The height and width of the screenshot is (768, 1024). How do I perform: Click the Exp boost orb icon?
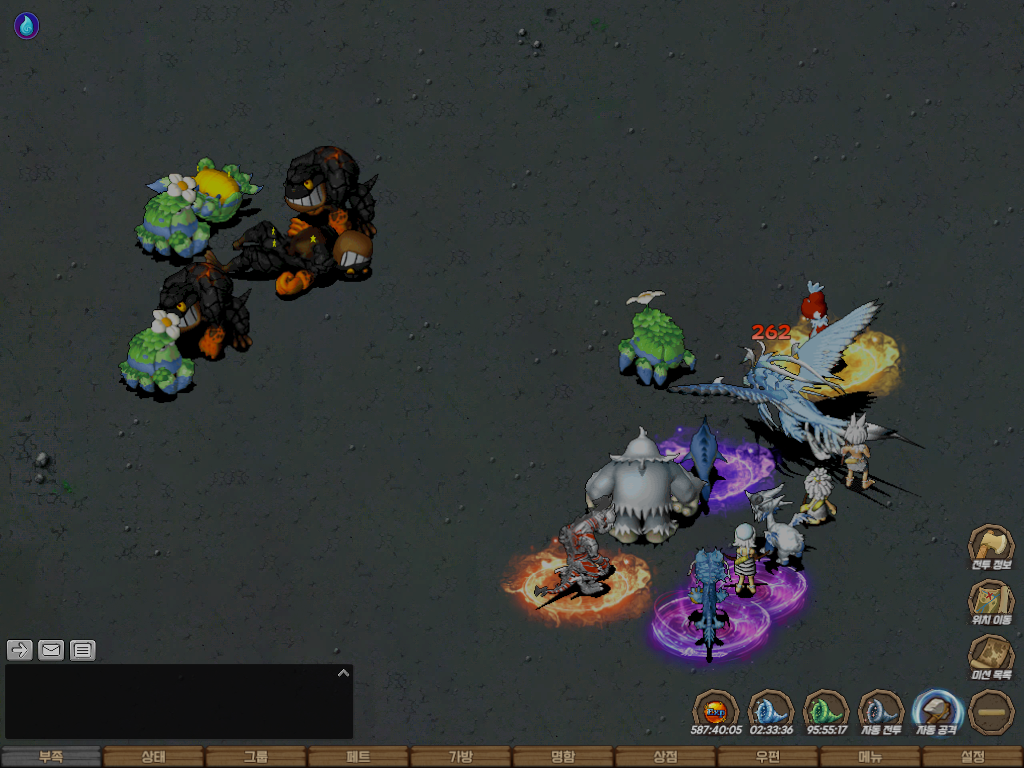pos(715,710)
